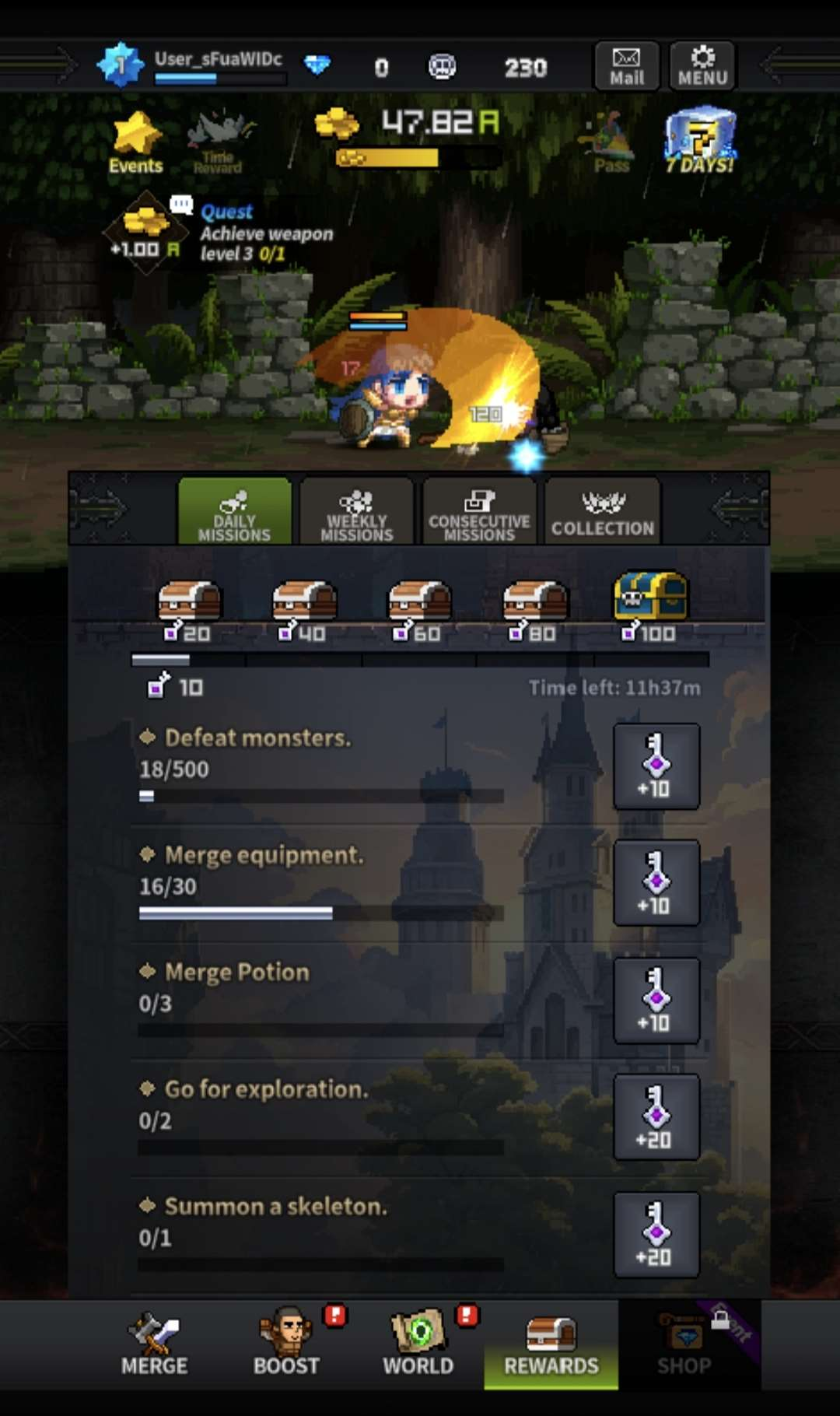Open the BOOST screen

[x=286, y=1344]
